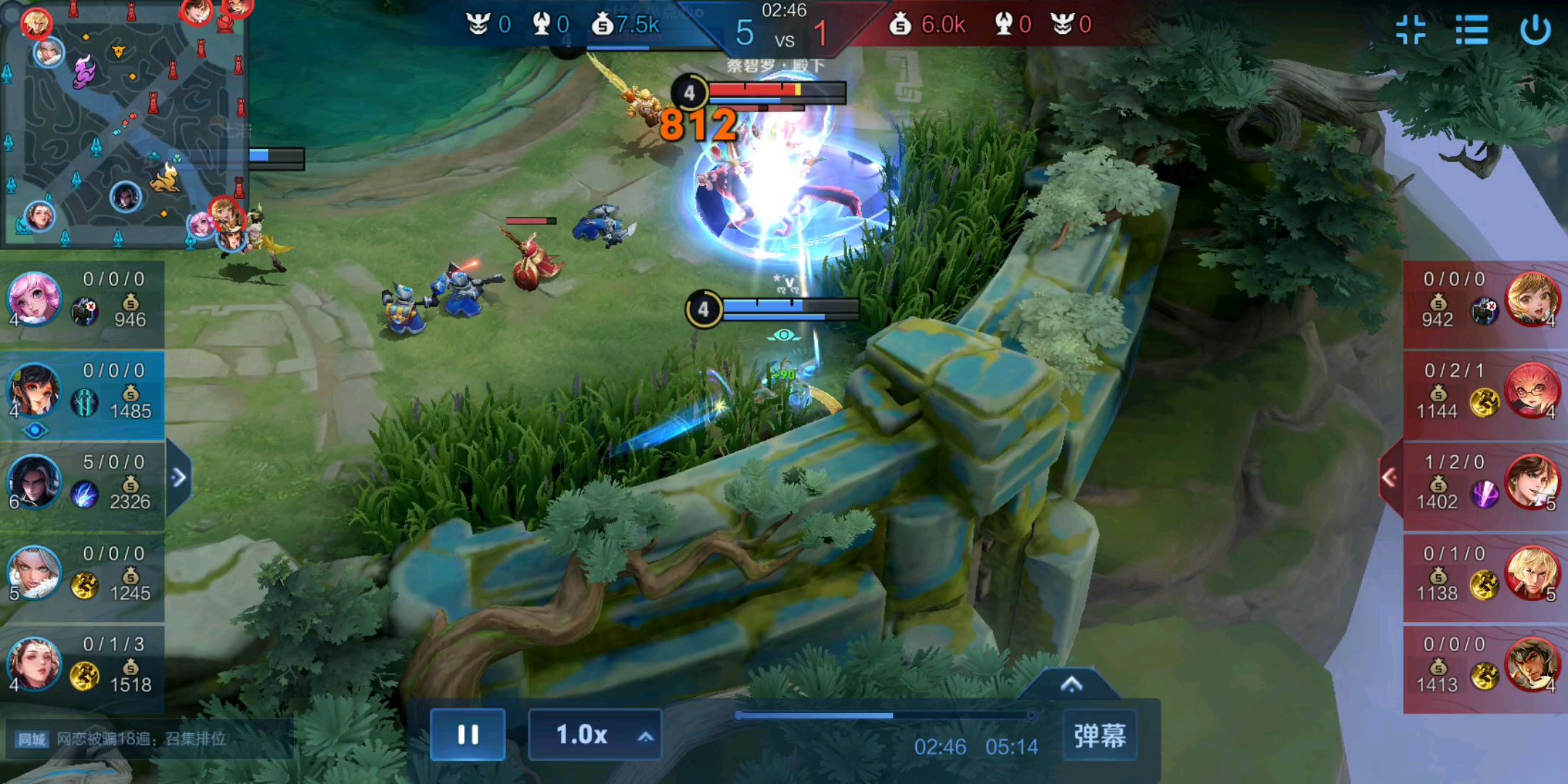Expand the red team panel arrow

point(1389,478)
